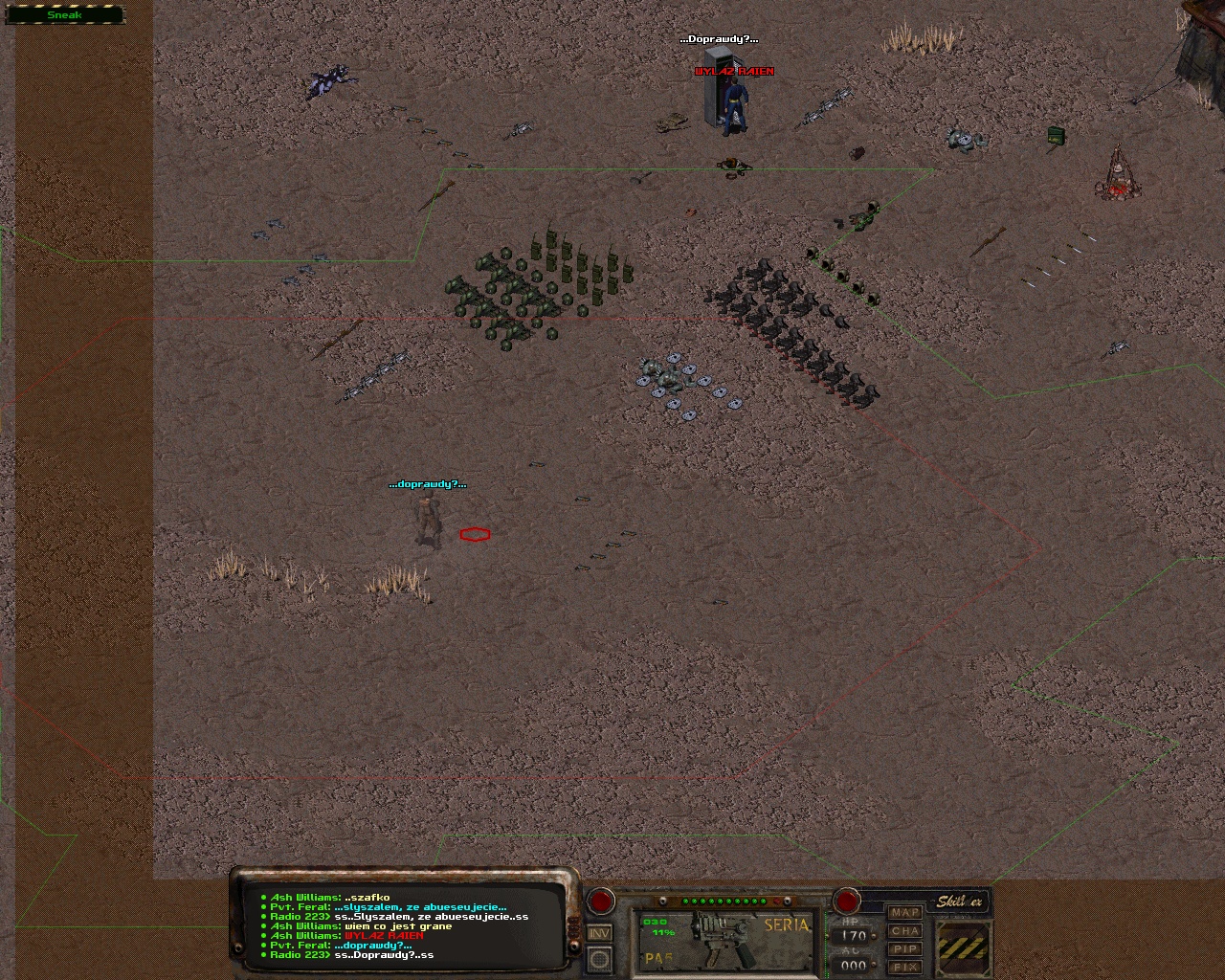Open the inventory with the INV button

[599, 933]
